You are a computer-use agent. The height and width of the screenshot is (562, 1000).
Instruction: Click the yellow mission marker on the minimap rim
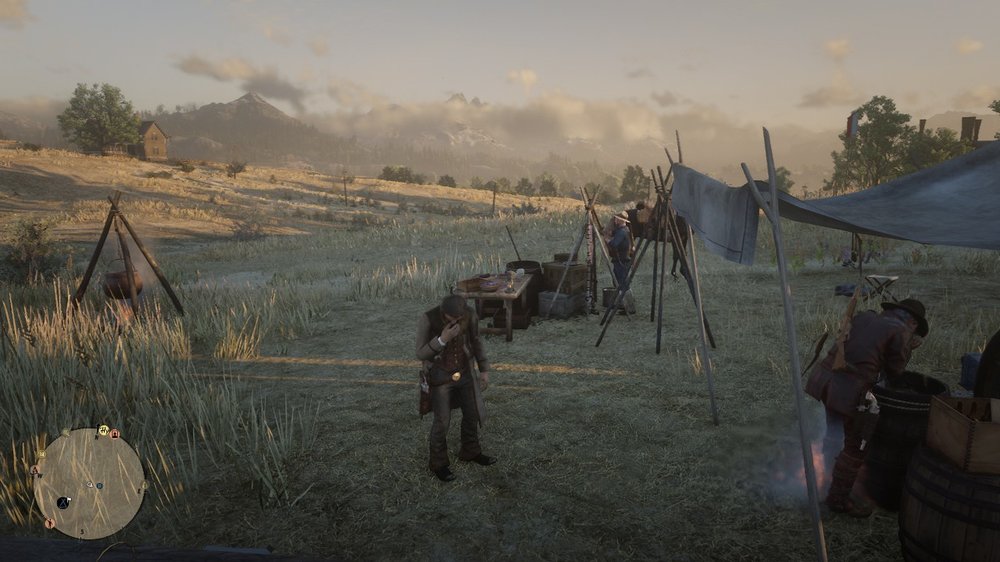tap(104, 430)
